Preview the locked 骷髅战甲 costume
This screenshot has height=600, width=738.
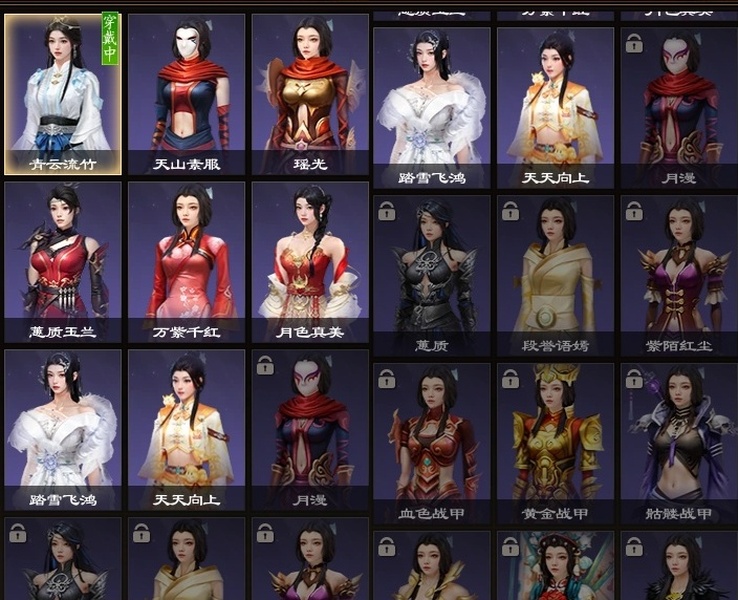click(x=678, y=440)
